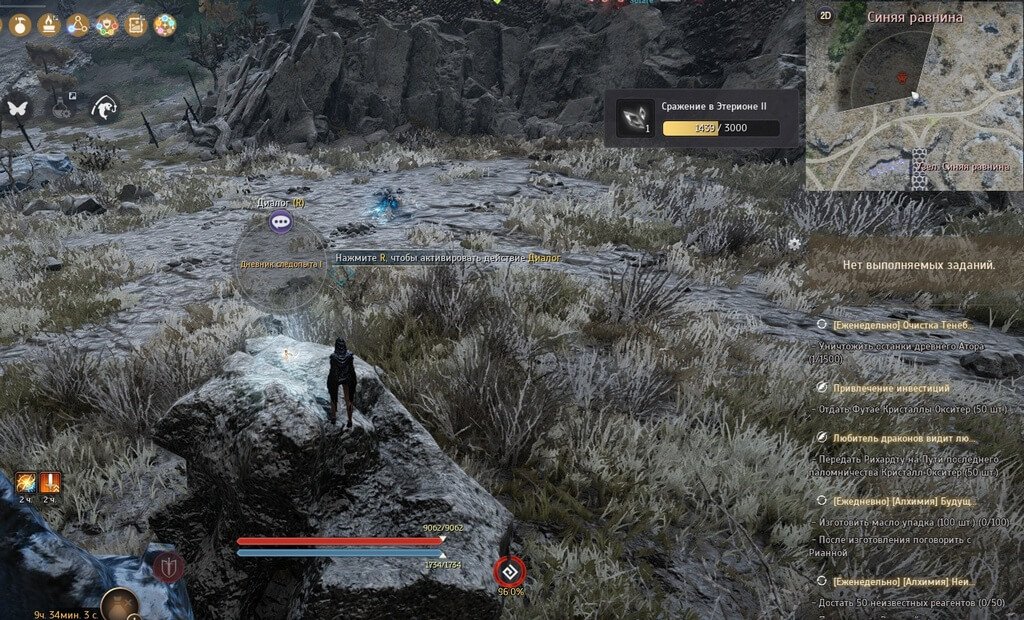The height and width of the screenshot is (620, 1024).
Task: Click the Диалог speech bubble interaction icon
Action: 280,222
